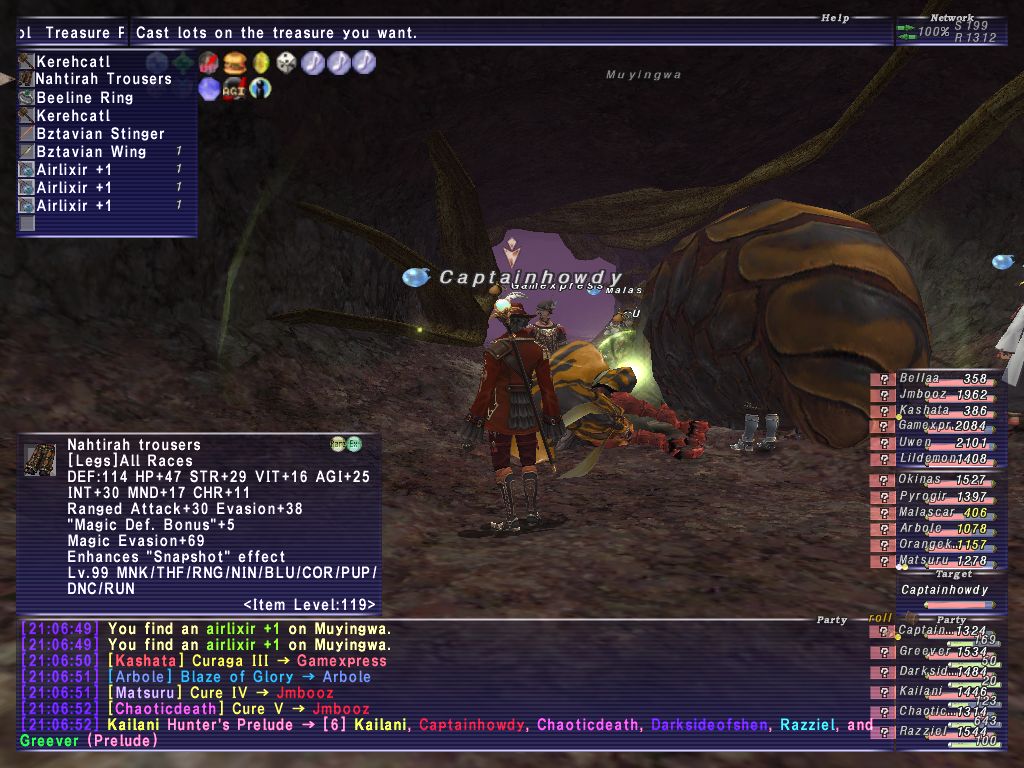Click the AGI boost status icon
Image resolution: width=1024 pixels, height=768 pixels.
234,88
